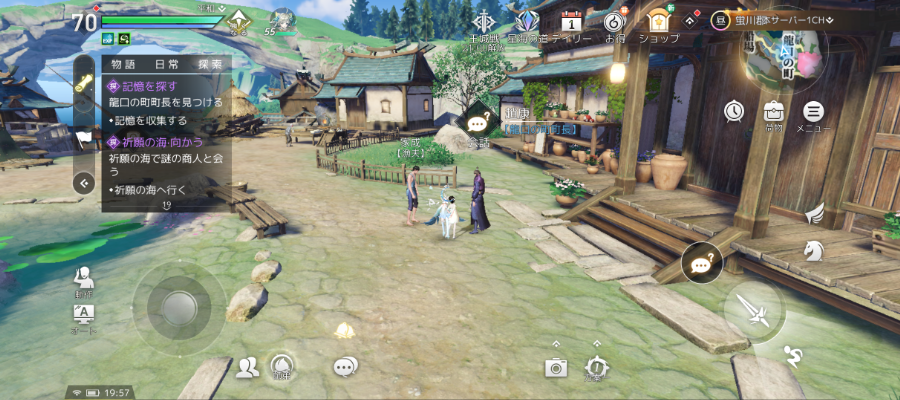Switch to the 日常 quest tab
This screenshot has height=400, width=900.
tap(165, 64)
